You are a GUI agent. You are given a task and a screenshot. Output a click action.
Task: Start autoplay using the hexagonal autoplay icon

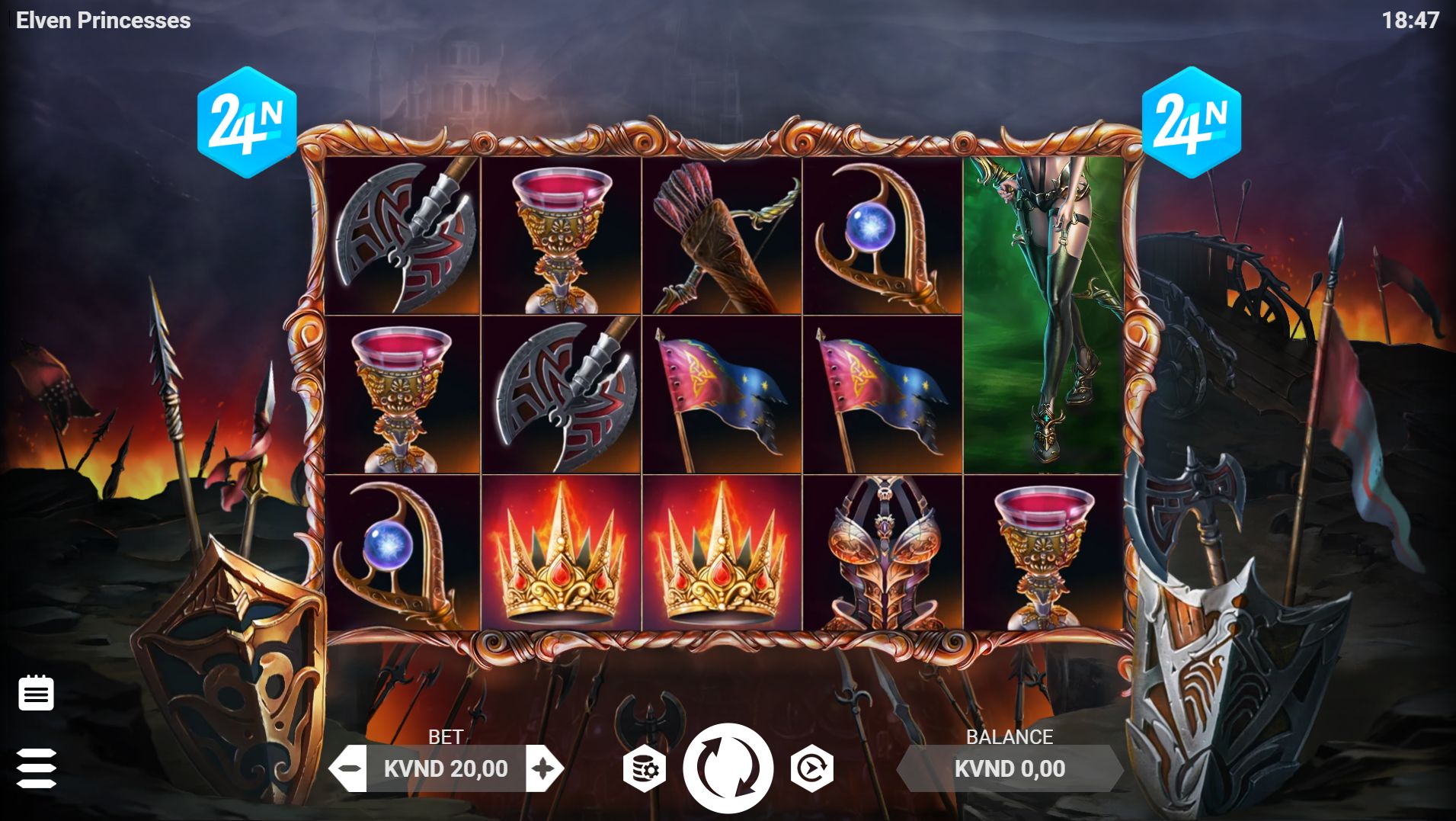tap(810, 768)
